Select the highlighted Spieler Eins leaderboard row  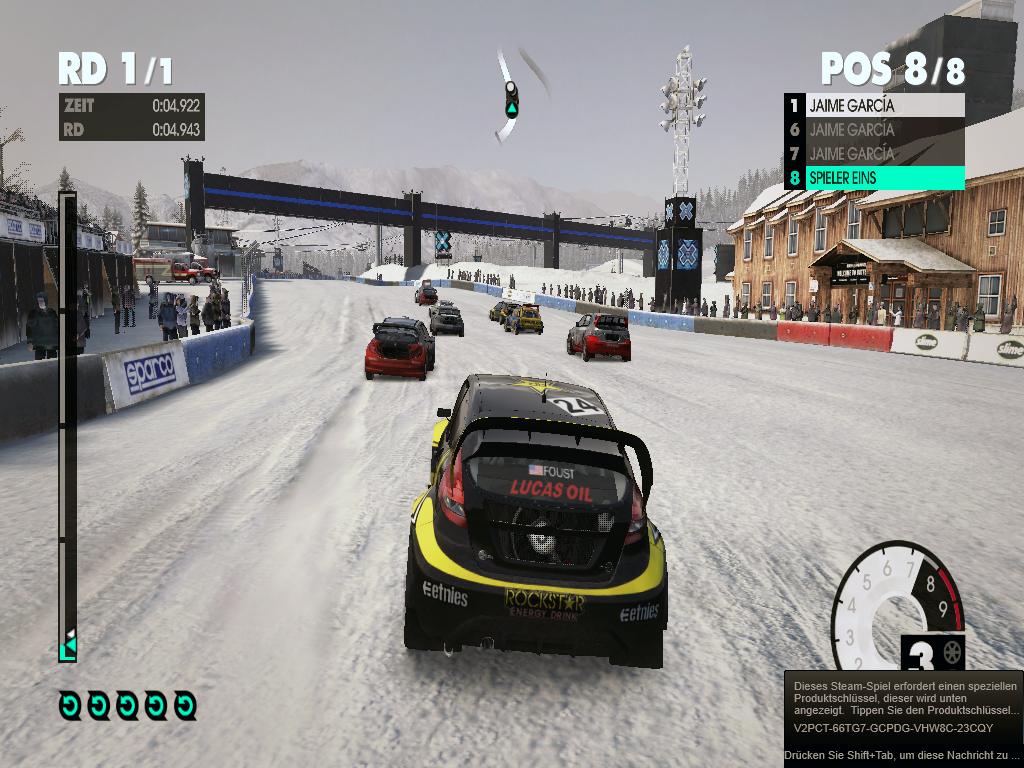[875, 178]
